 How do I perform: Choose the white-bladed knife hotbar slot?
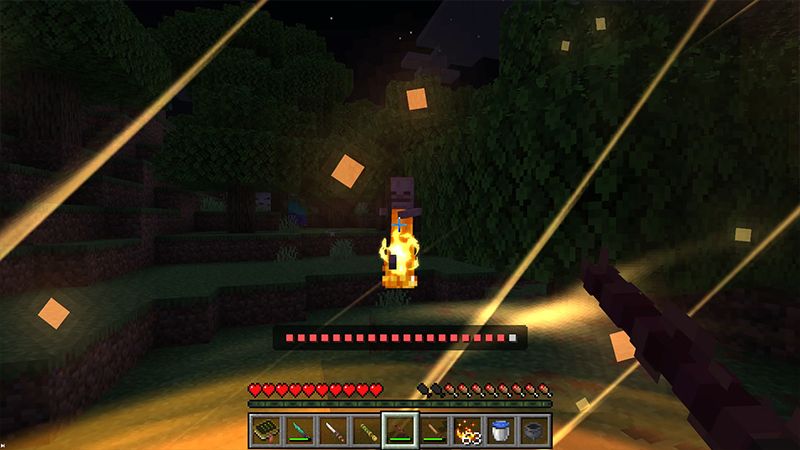click(332, 430)
